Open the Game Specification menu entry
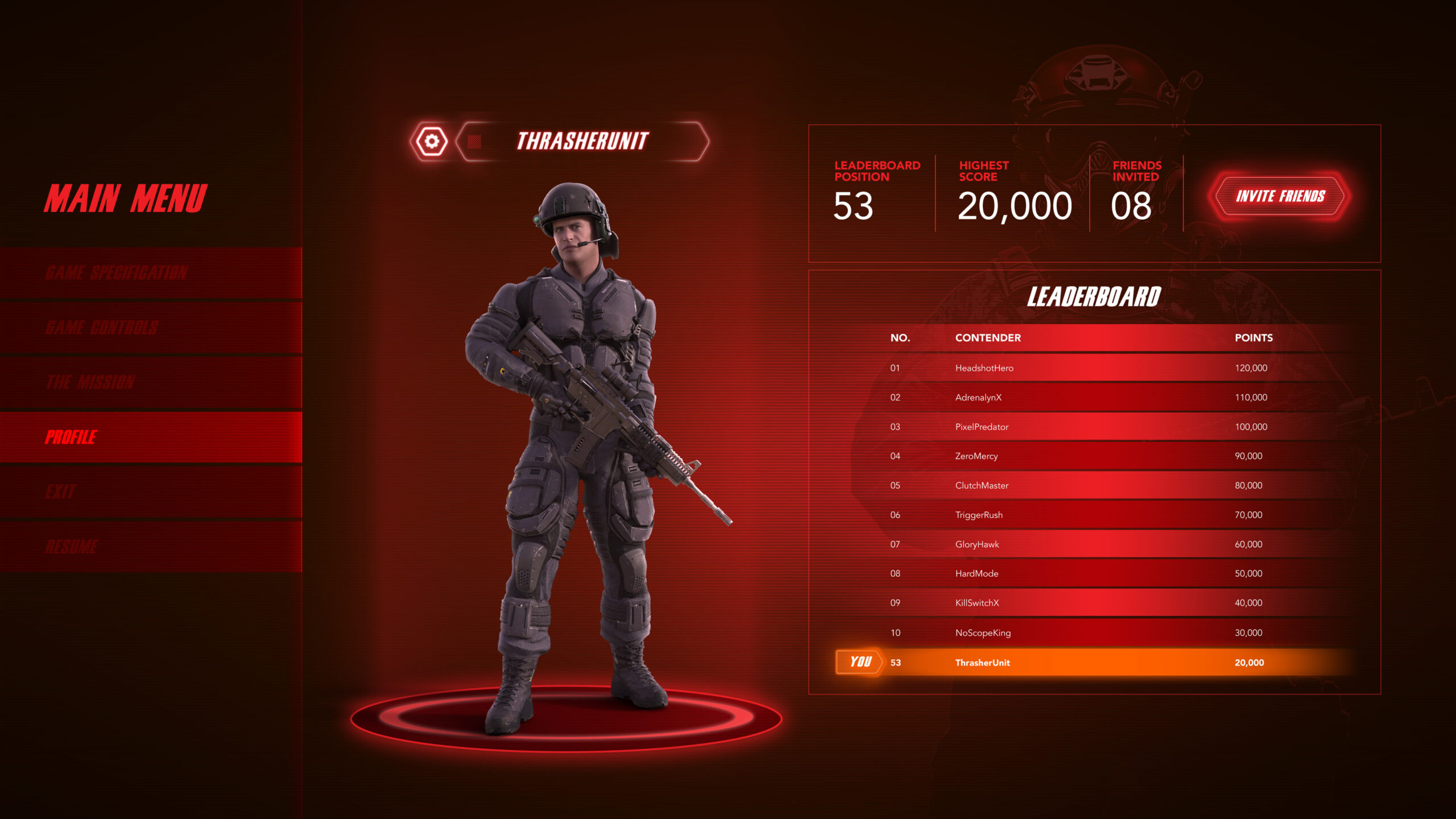The image size is (1456, 819). pyautogui.click(x=151, y=272)
